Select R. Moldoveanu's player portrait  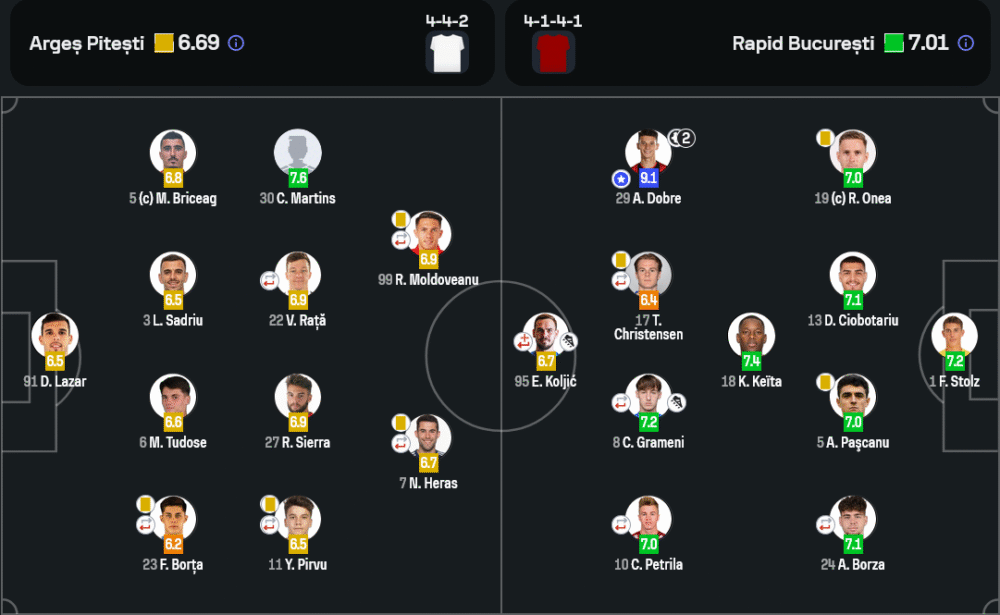(x=428, y=235)
